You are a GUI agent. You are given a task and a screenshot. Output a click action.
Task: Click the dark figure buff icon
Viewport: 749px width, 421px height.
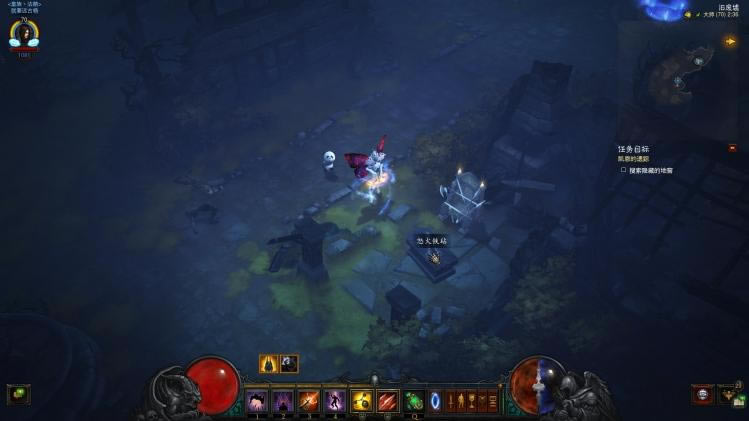coord(289,364)
